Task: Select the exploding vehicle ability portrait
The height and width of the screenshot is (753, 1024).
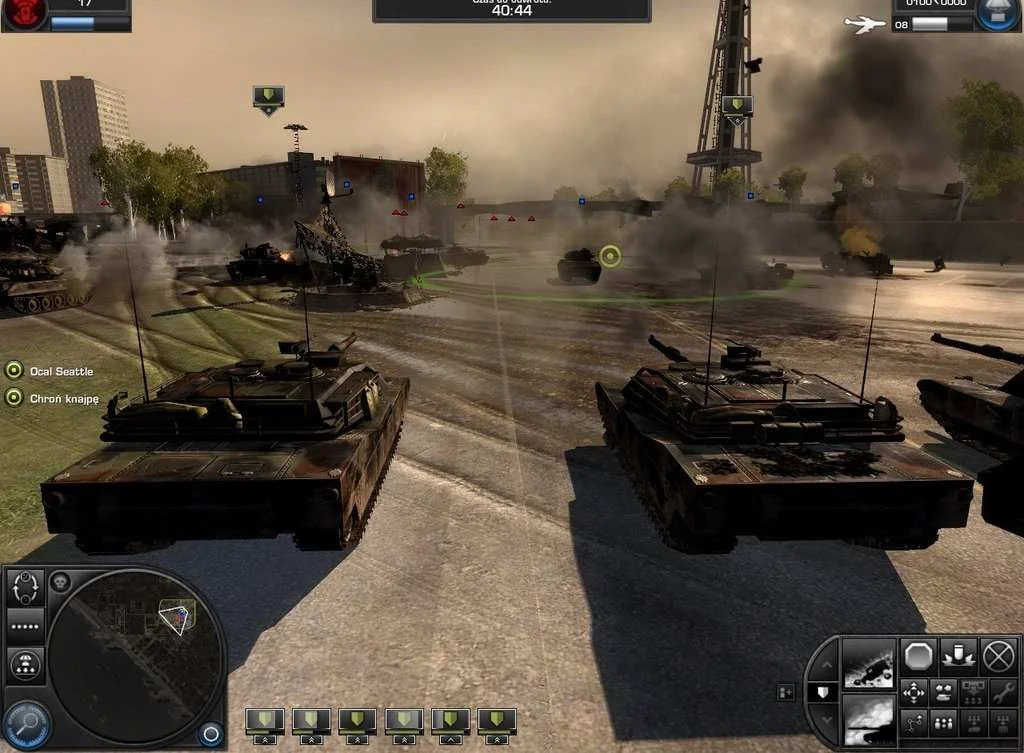Action: pos(868,663)
